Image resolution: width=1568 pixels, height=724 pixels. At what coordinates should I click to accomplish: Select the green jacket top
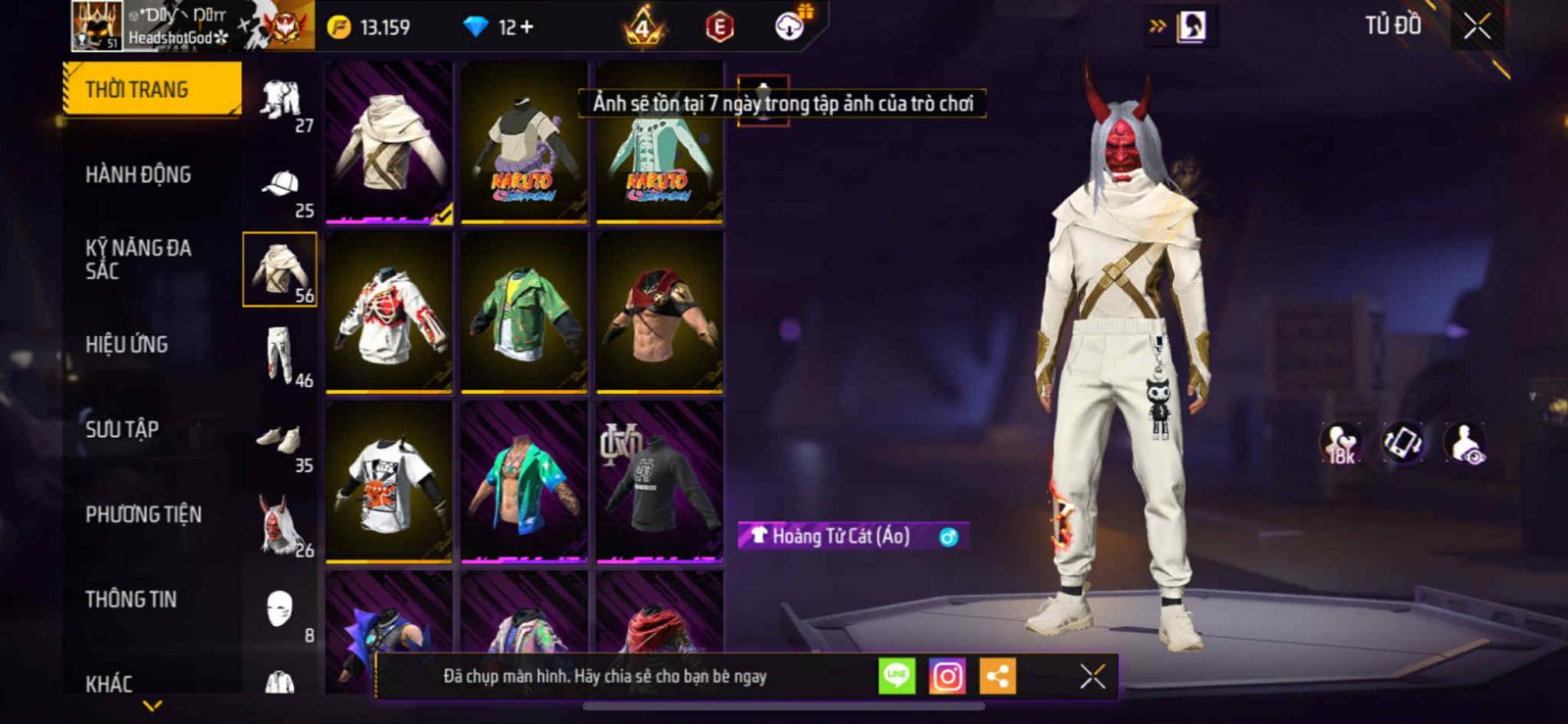click(524, 312)
